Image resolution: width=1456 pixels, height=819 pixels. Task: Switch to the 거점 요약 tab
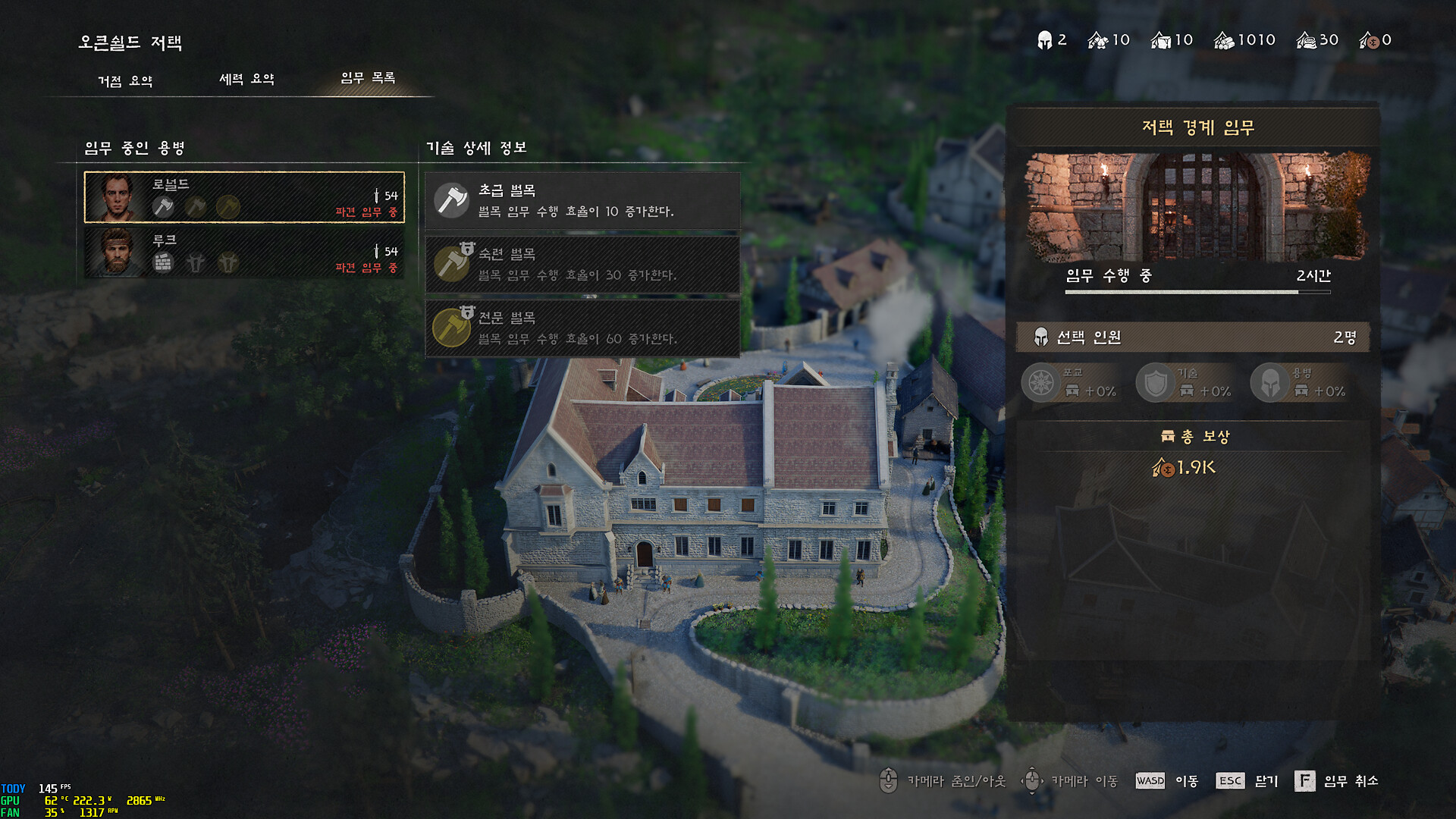pos(125,80)
